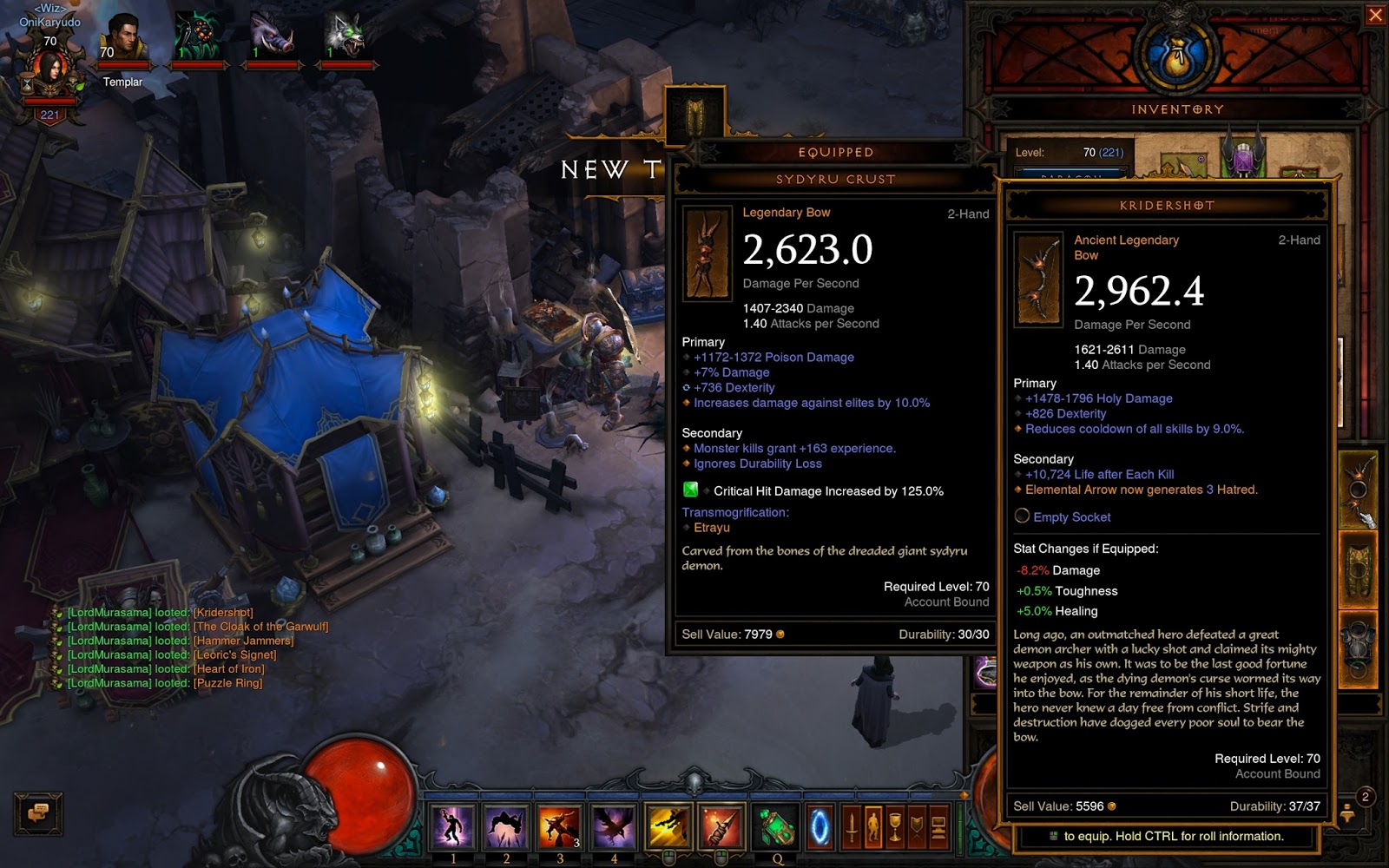Select the red arrow right-mouse skill
Screen dimensions: 1389x868
[721, 825]
